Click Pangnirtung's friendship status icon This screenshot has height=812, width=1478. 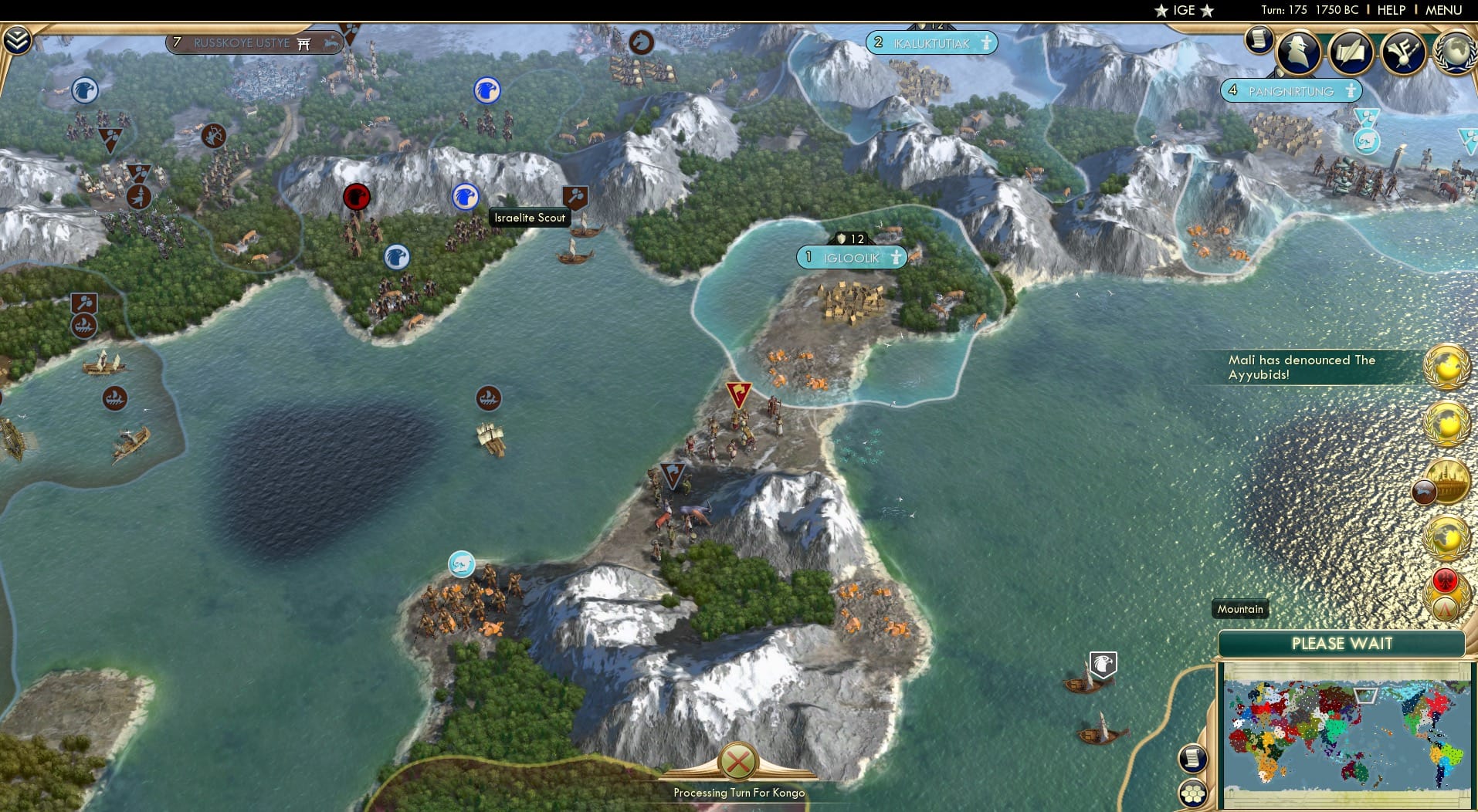point(1351,91)
